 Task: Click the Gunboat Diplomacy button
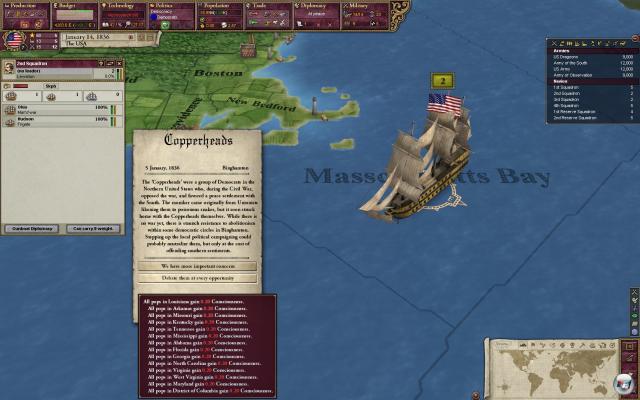pyautogui.click(x=33, y=229)
